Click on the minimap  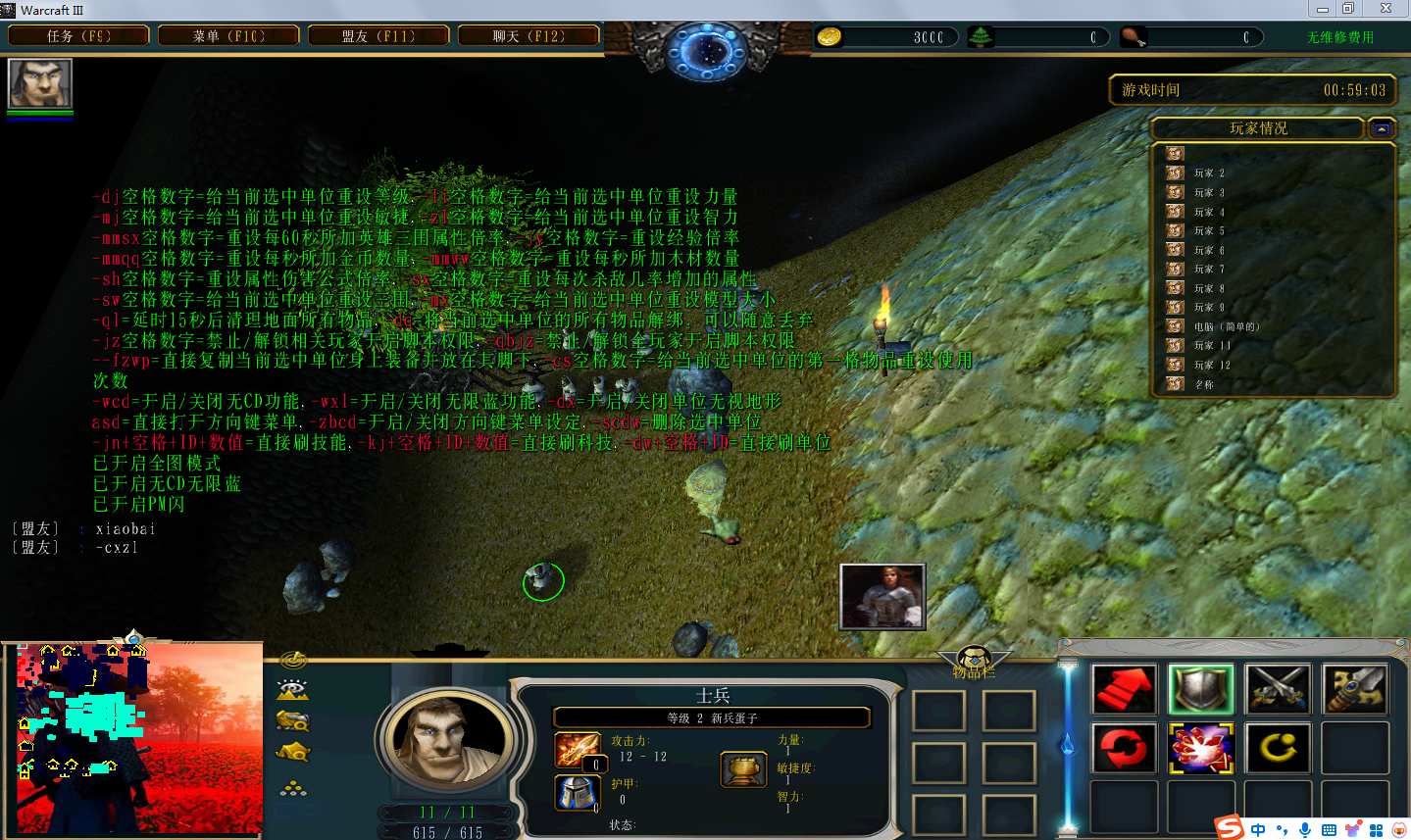point(139,739)
